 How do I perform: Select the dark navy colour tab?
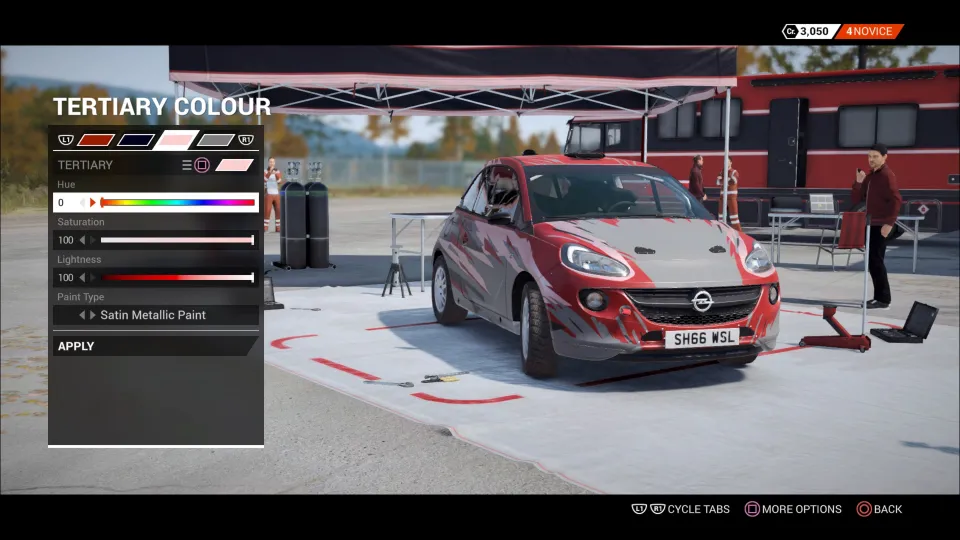135,140
